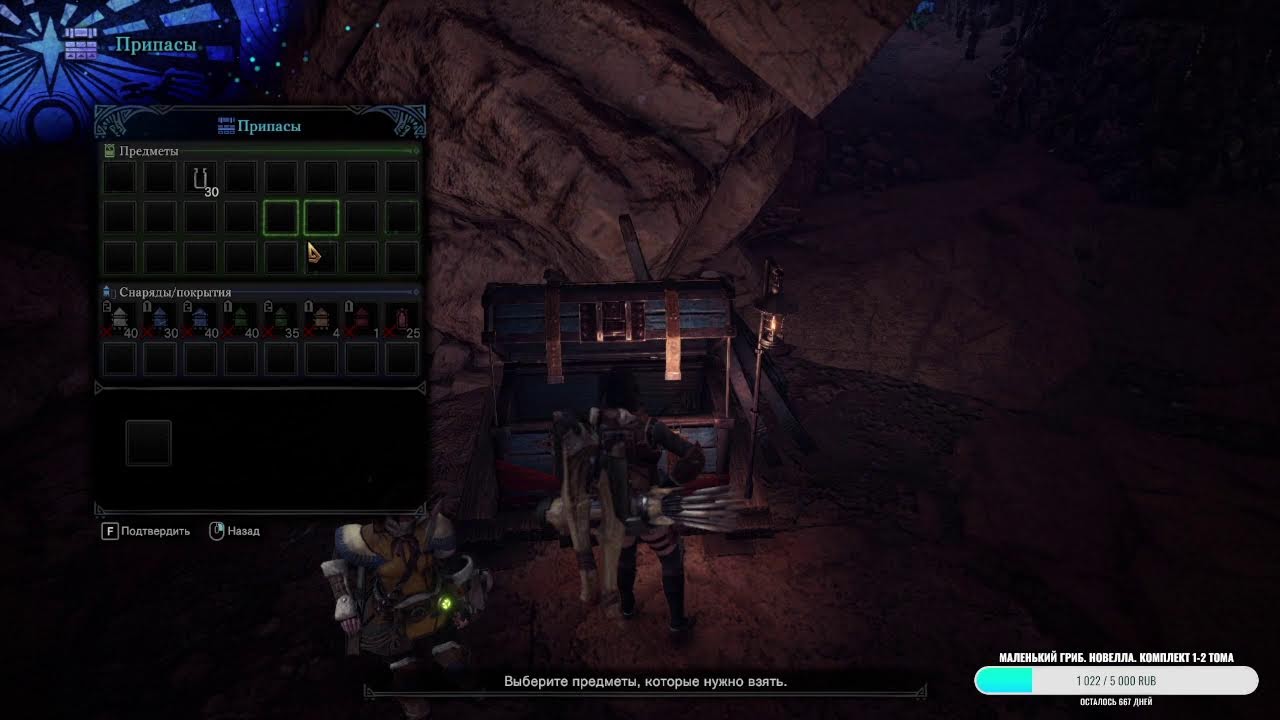Viewport: 1280px width, 720px height.
Task: Pick the level 2 gray ammo stack
Action: 120,319
